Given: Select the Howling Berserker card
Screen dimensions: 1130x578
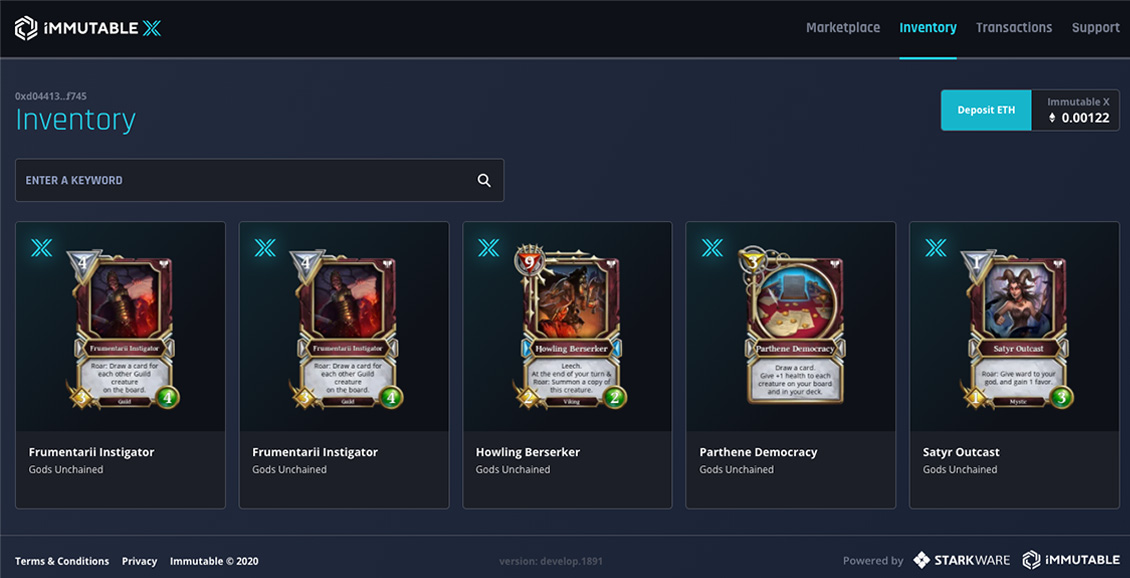Looking at the screenshot, I should click(x=567, y=364).
